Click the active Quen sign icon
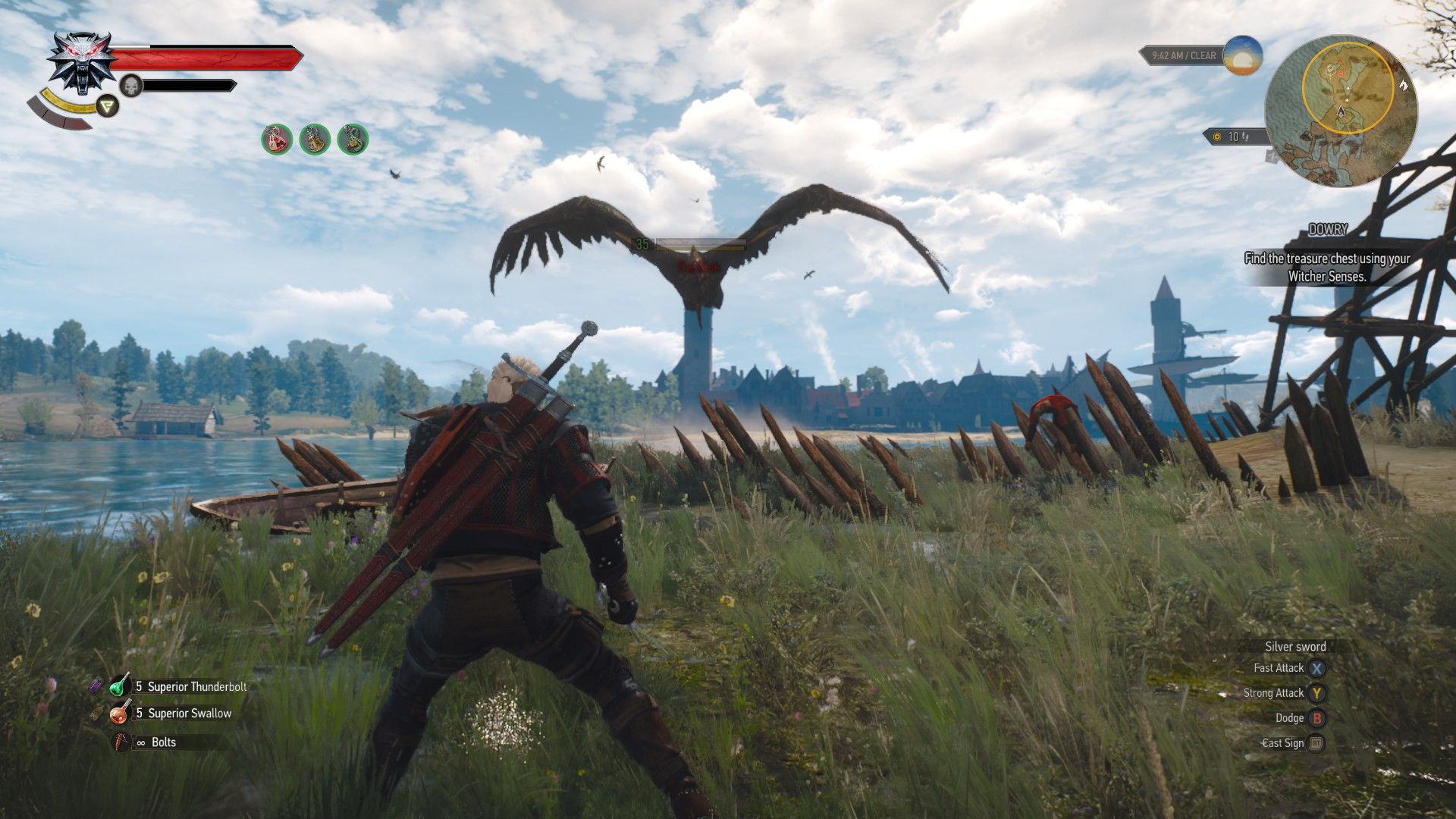This screenshot has height=819, width=1456. click(x=106, y=106)
